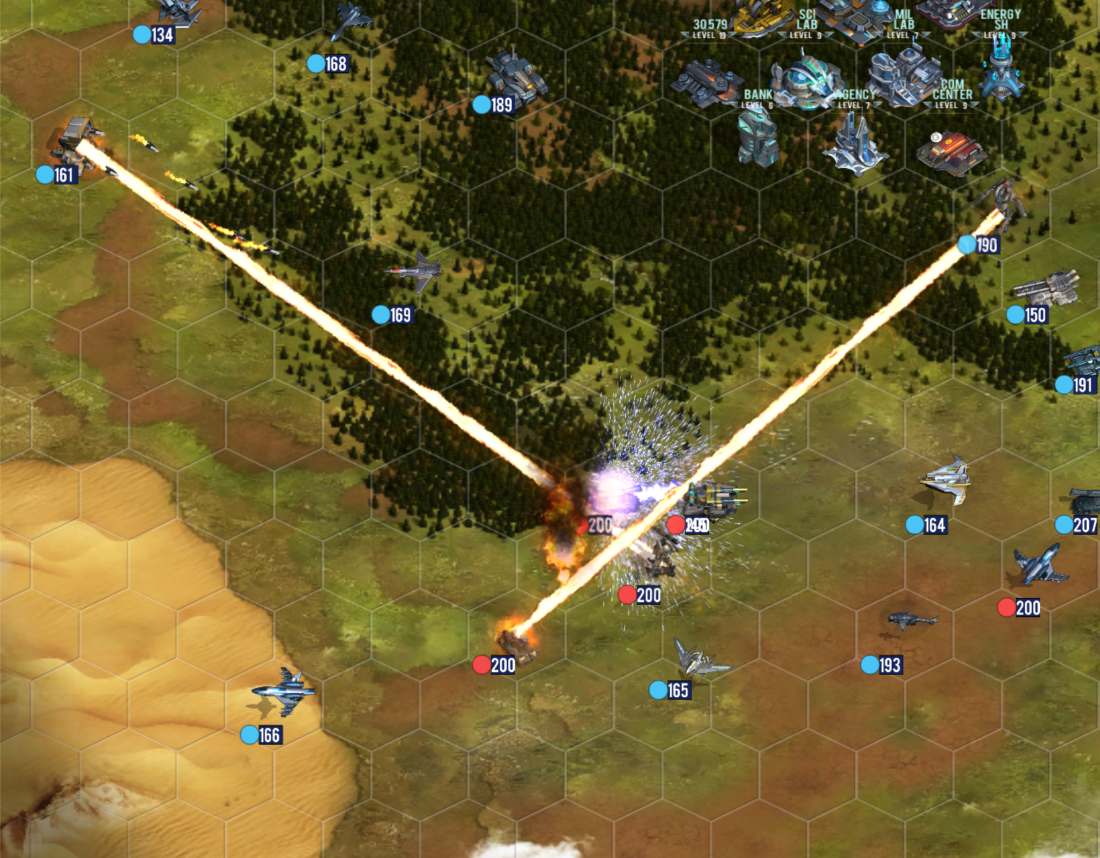Choose the unit marked 193

tap(911, 621)
